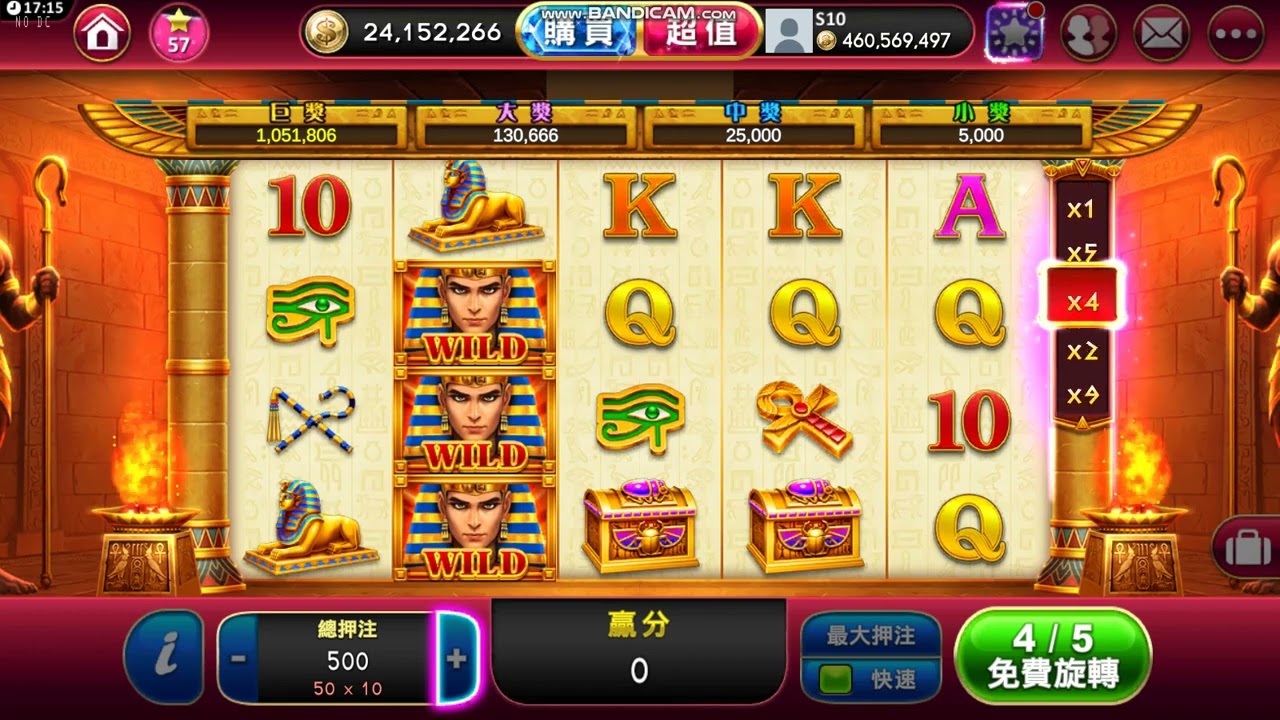View the player profile avatar

[x=788, y=32]
